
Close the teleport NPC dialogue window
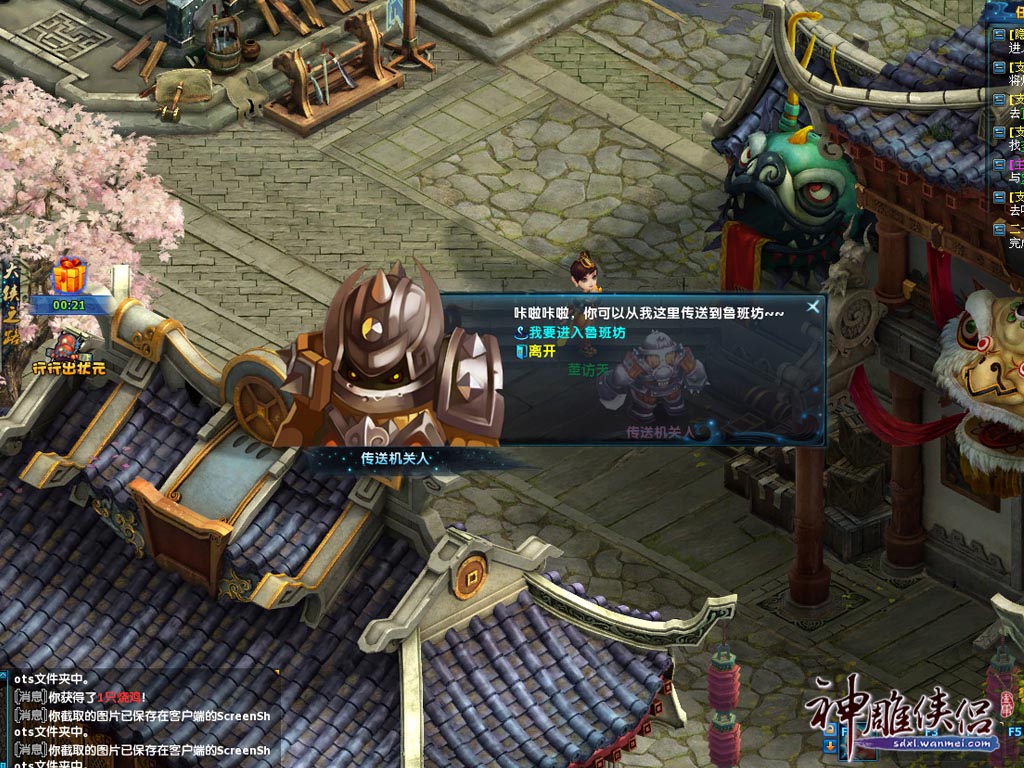(813, 307)
